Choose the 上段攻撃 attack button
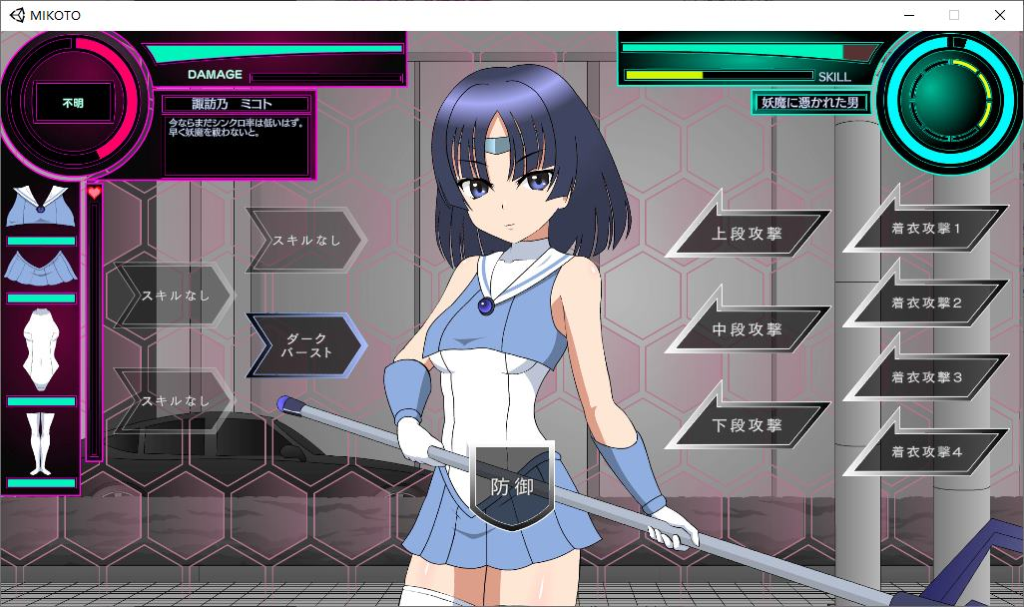The height and width of the screenshot is (607, 1024). (748, 234)
